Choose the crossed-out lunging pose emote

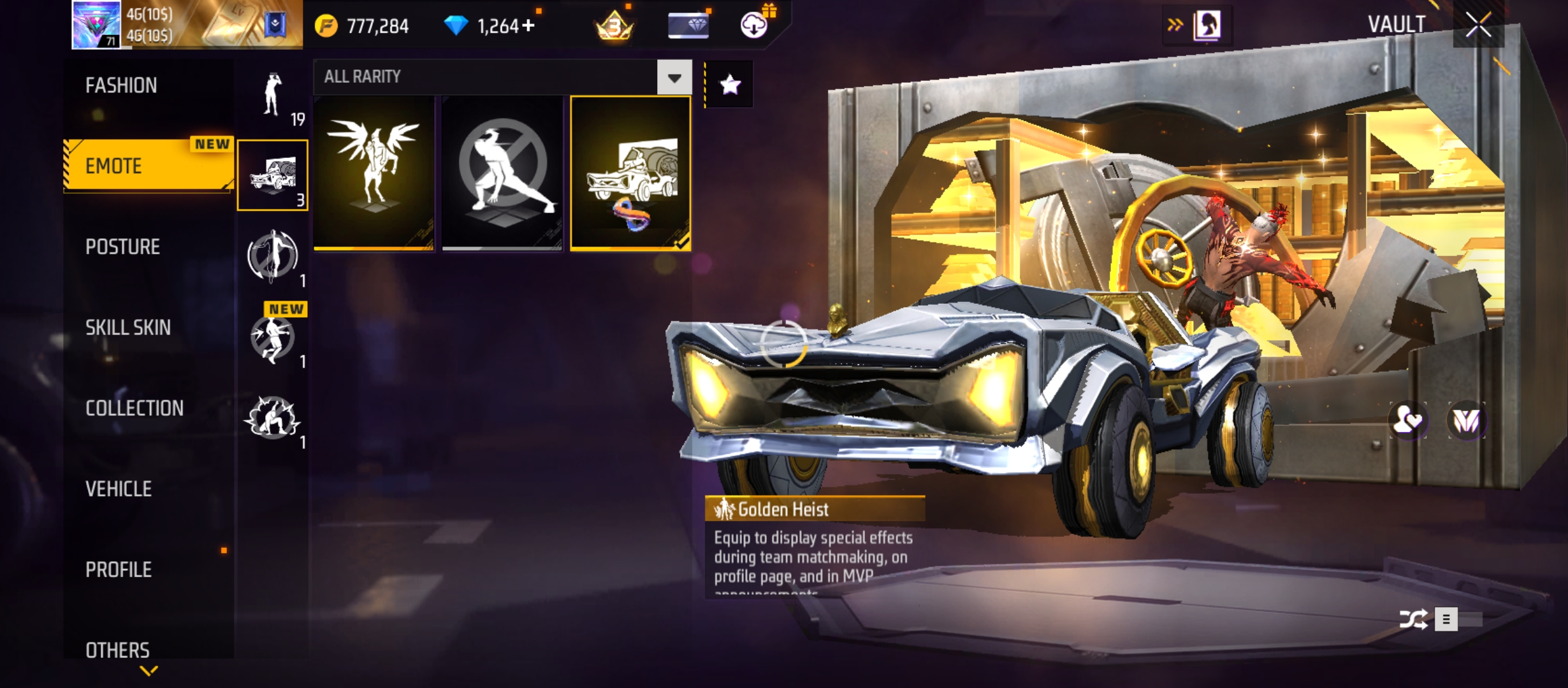(502, 173)
